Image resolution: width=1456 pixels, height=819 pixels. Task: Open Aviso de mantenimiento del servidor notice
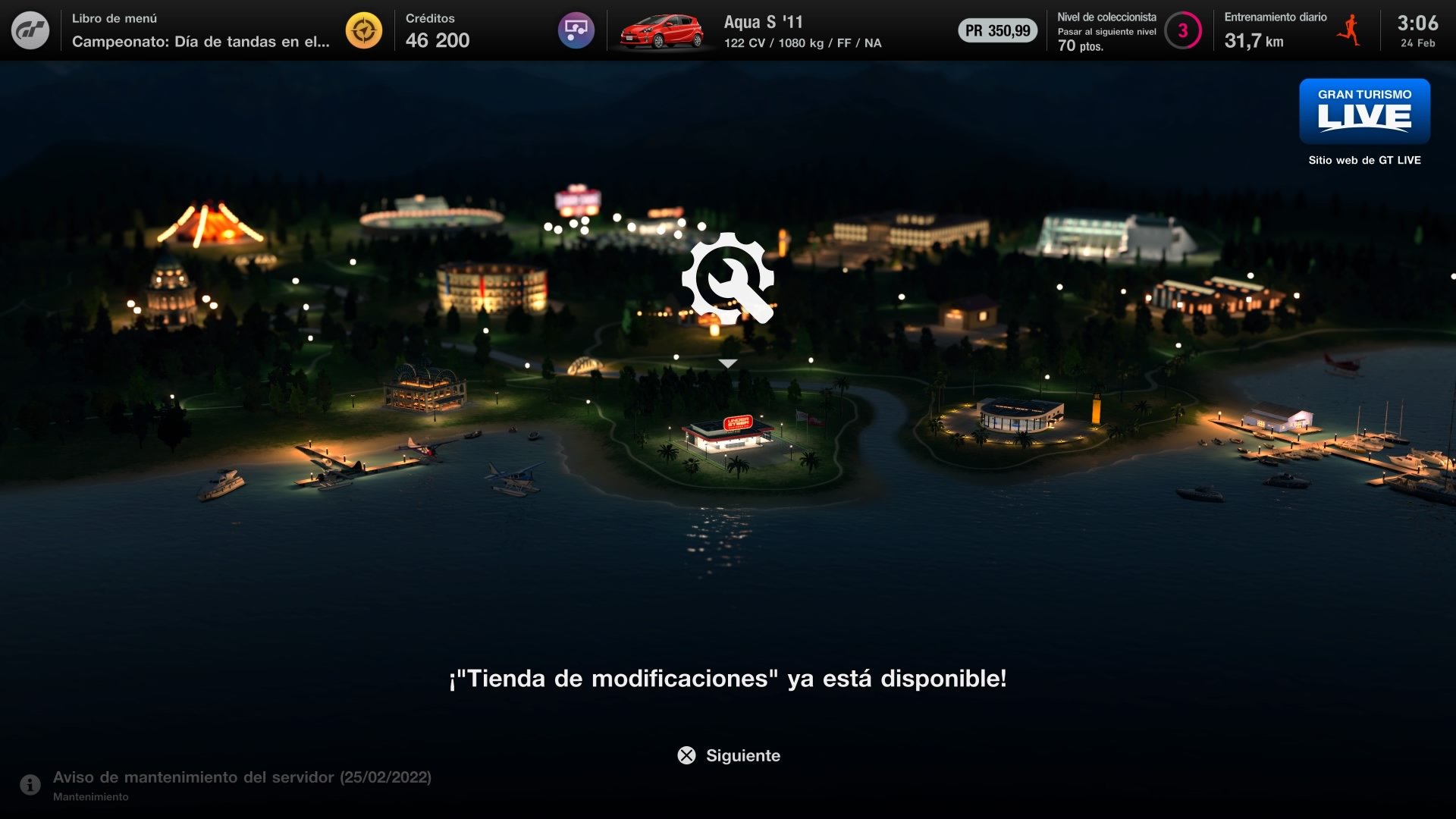241,777
